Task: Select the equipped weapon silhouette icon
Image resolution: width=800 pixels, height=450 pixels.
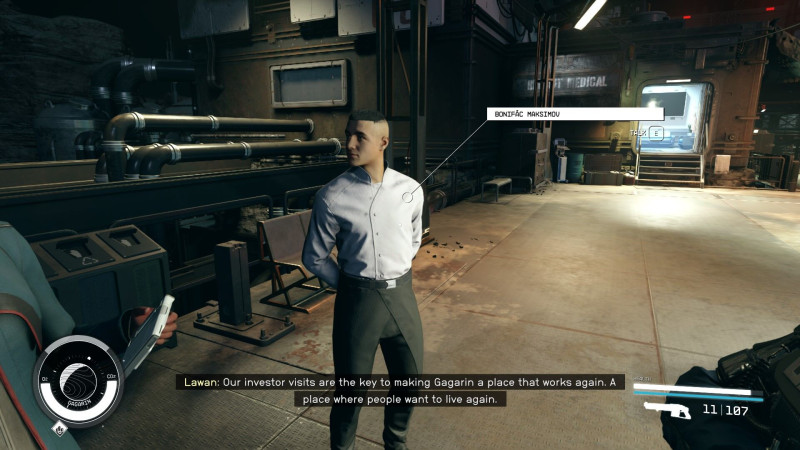Action: pos(668,410)
